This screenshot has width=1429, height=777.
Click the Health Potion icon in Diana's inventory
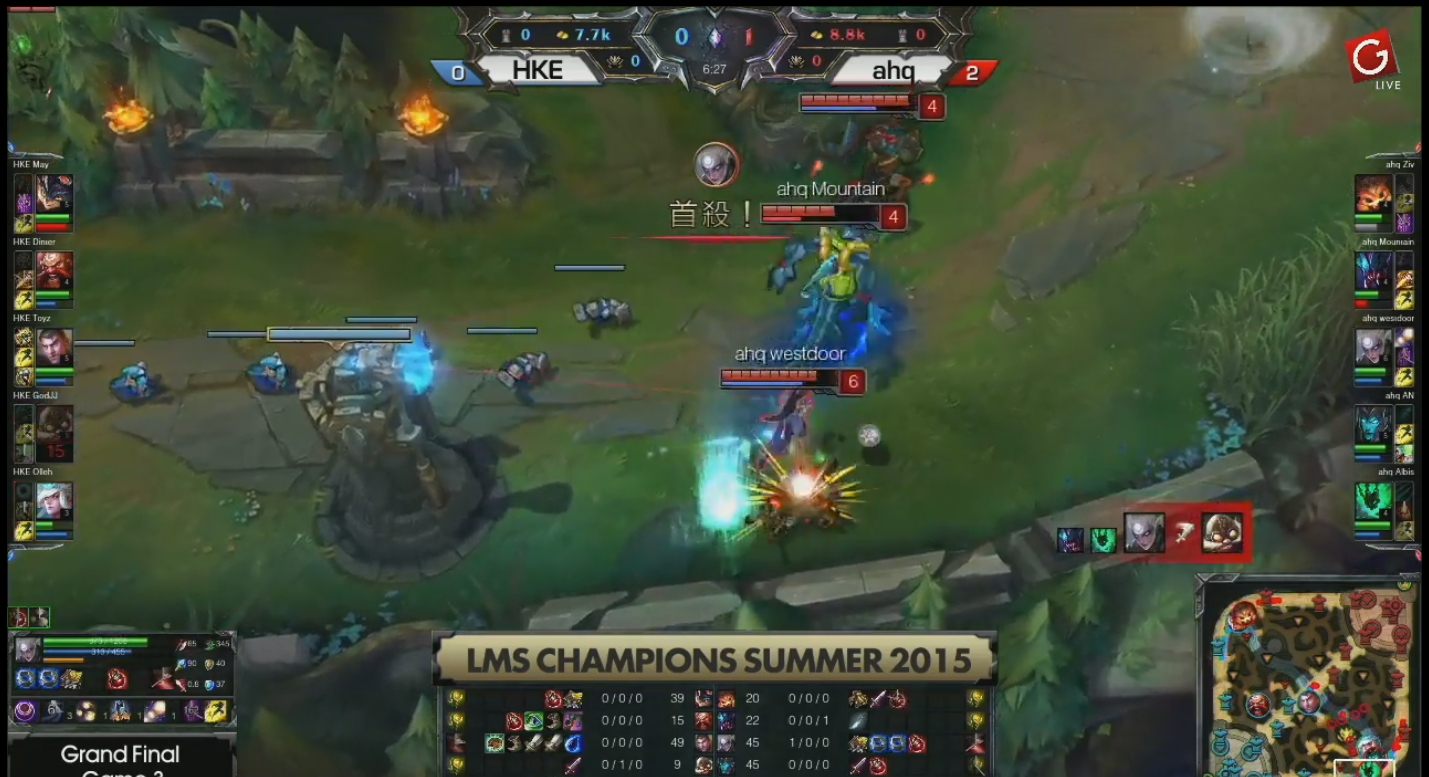[117, 677]
